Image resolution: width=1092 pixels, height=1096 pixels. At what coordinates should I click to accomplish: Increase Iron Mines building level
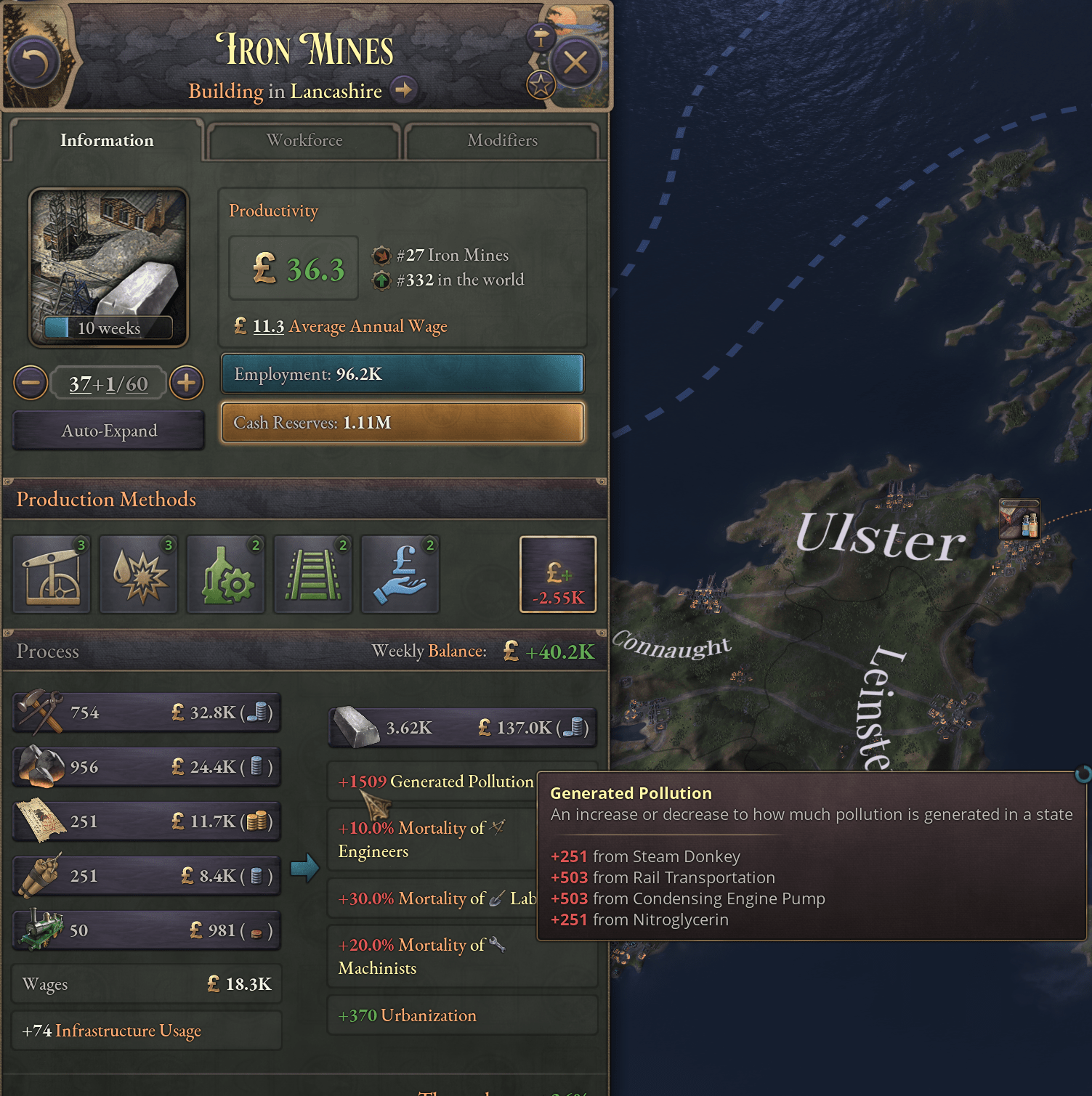coord(187,383)
